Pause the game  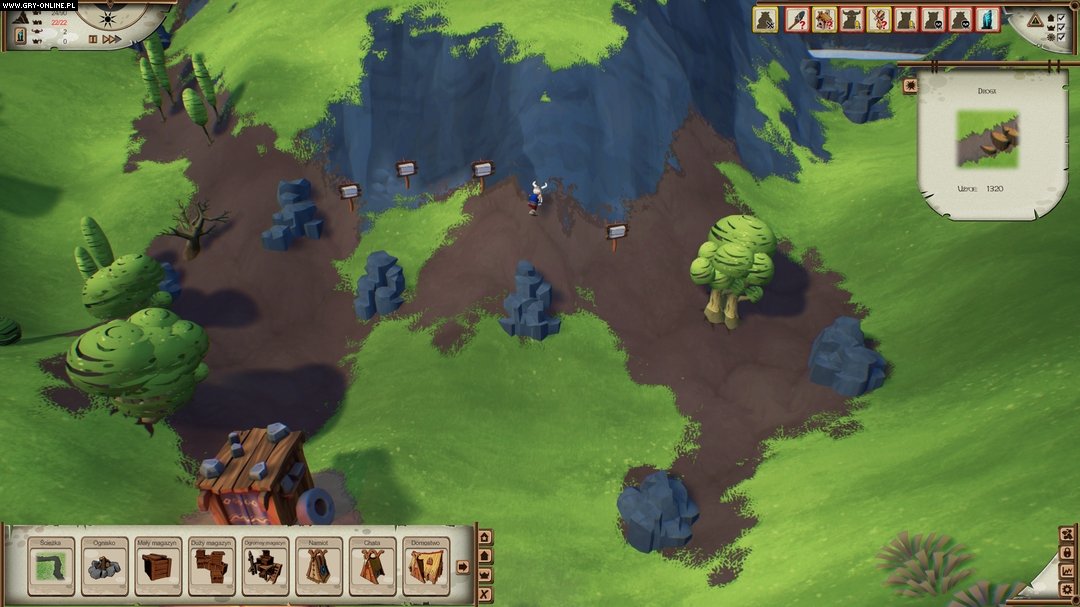[93, 39]
